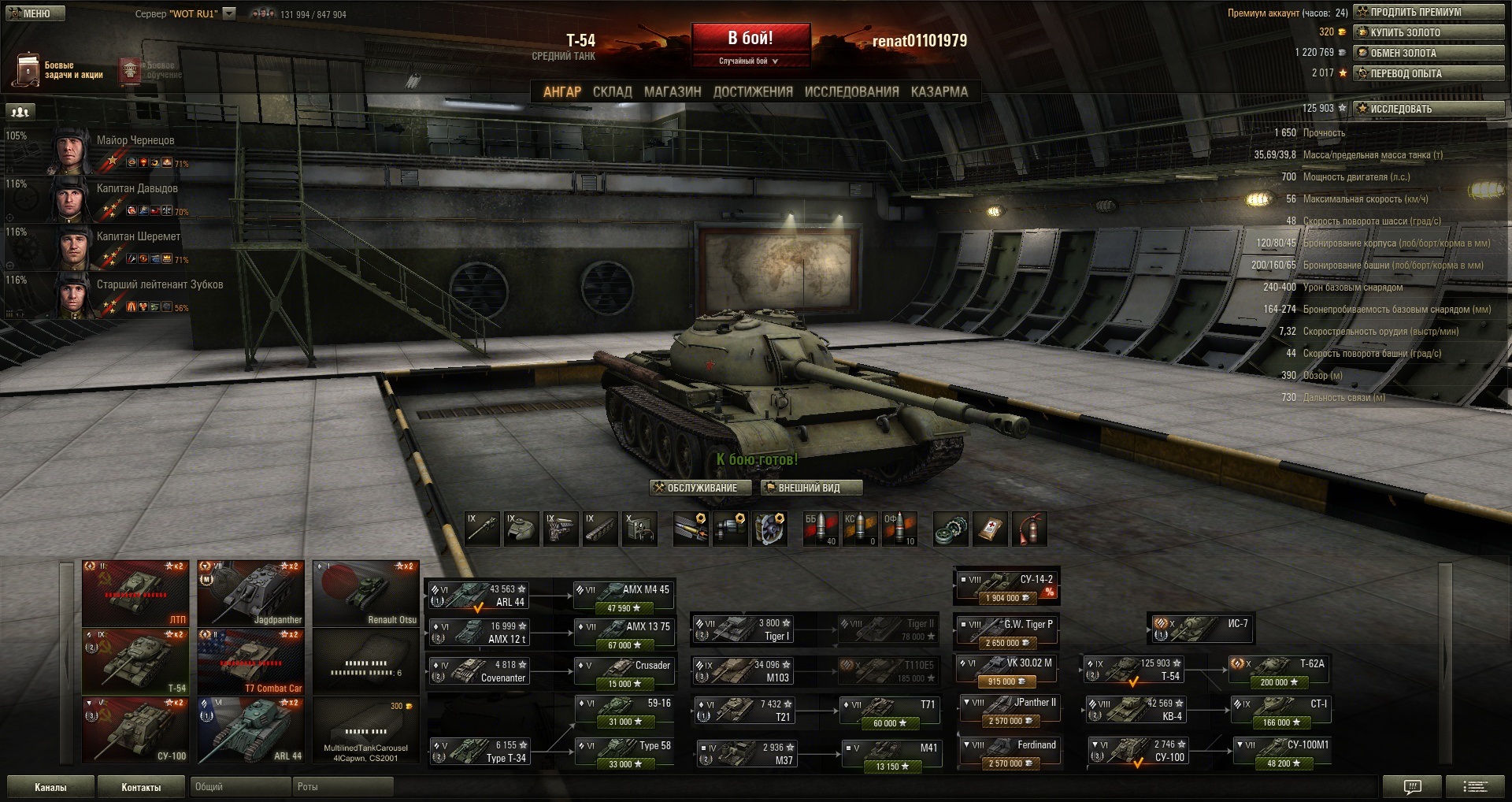Open the Контакты contacts button
The width and height of the screenshot is (1512, 802).
coord(141,787)
